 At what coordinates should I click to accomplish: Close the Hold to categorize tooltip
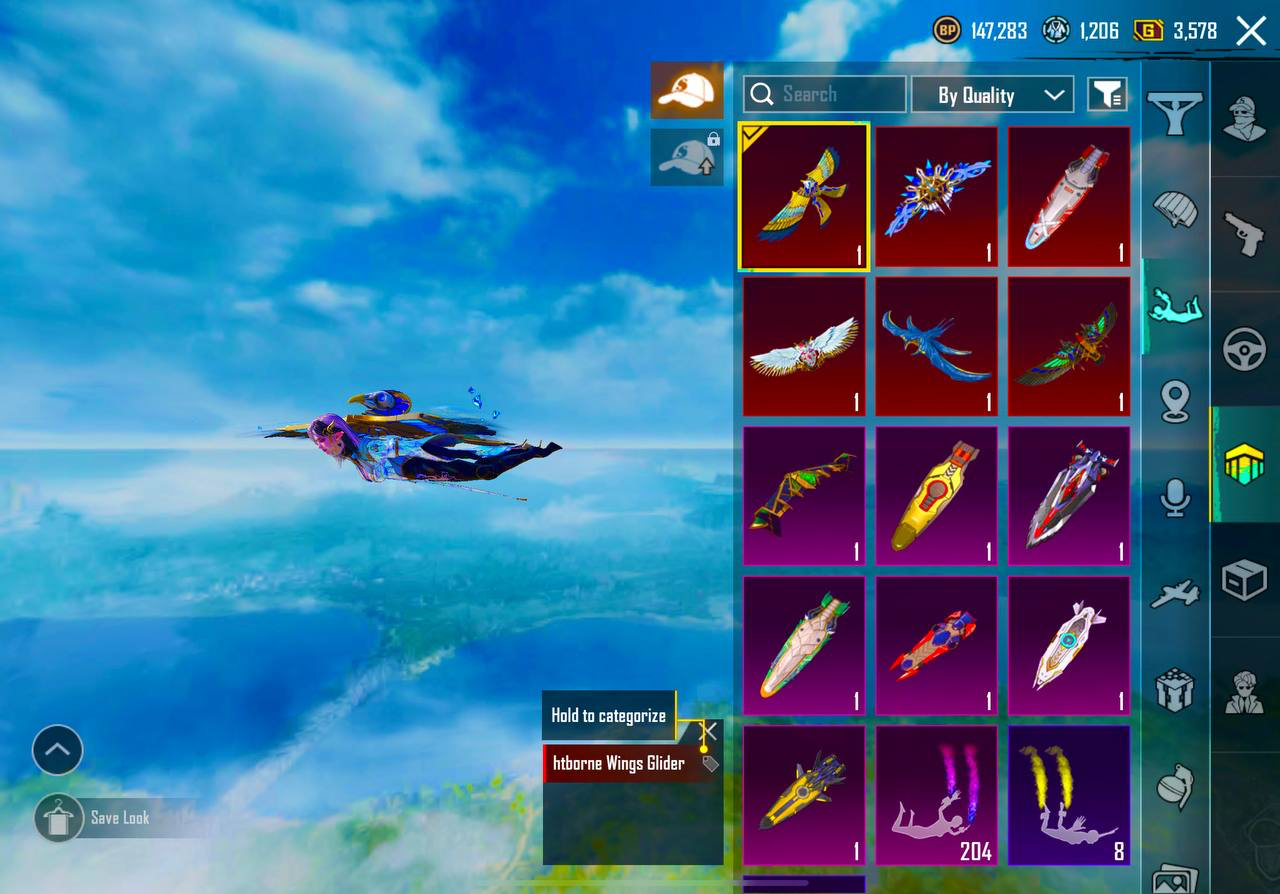click(x=709, y=732)
